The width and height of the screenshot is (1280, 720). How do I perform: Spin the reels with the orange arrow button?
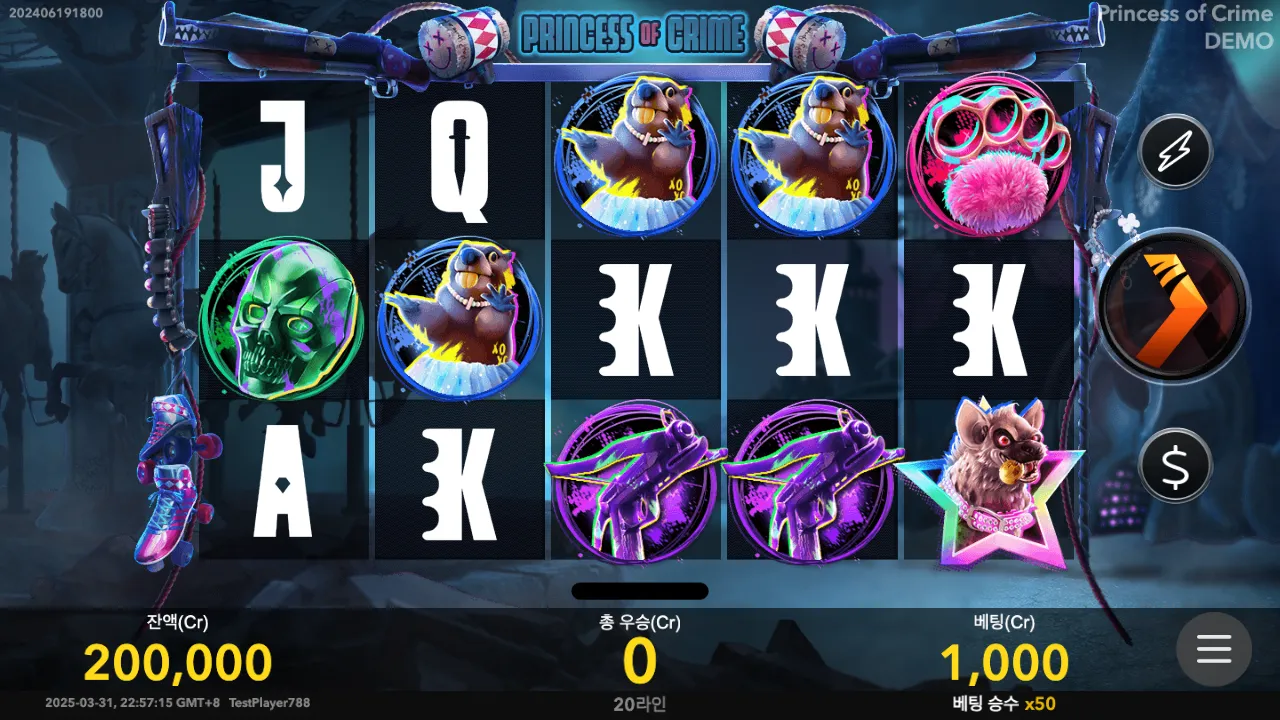point(1173,305)
